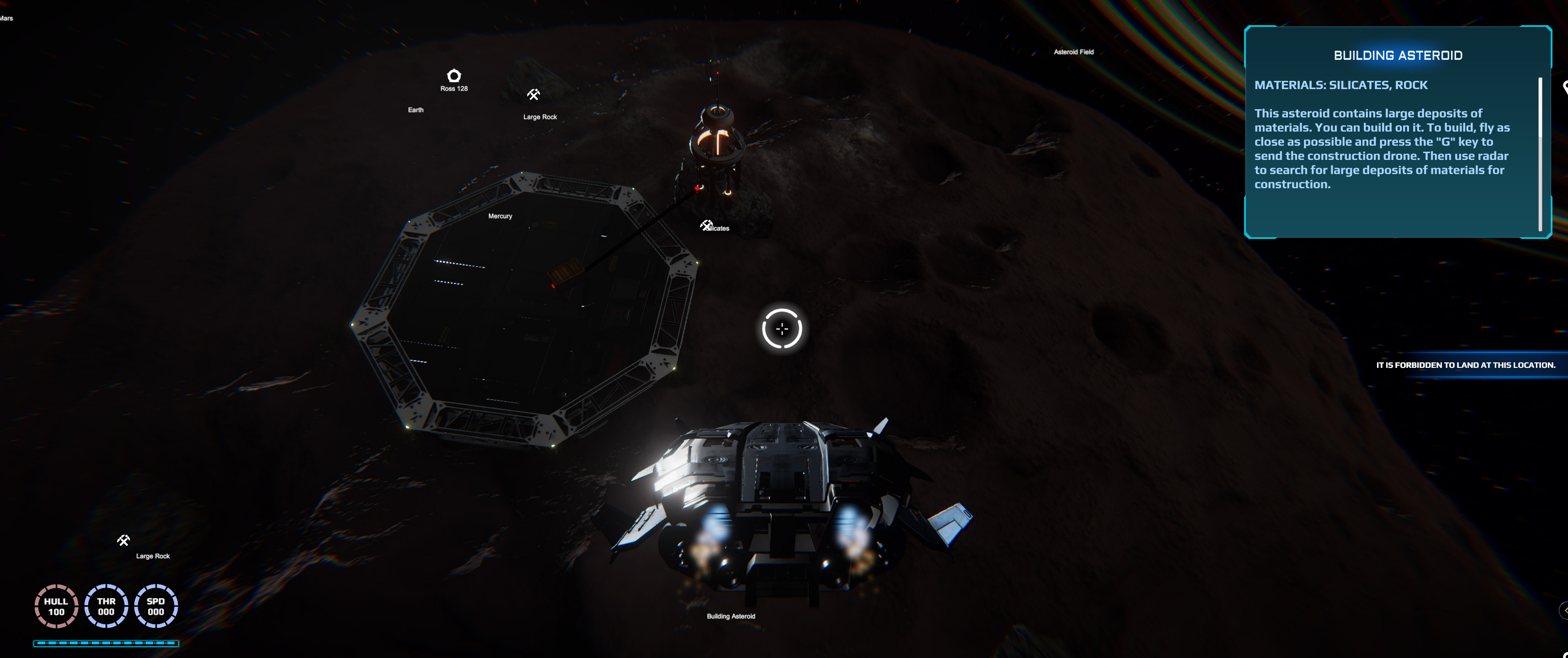Click the Asteroid Field waypoint label
This screenshot has width=1568, height=658.
[1073, 53]
